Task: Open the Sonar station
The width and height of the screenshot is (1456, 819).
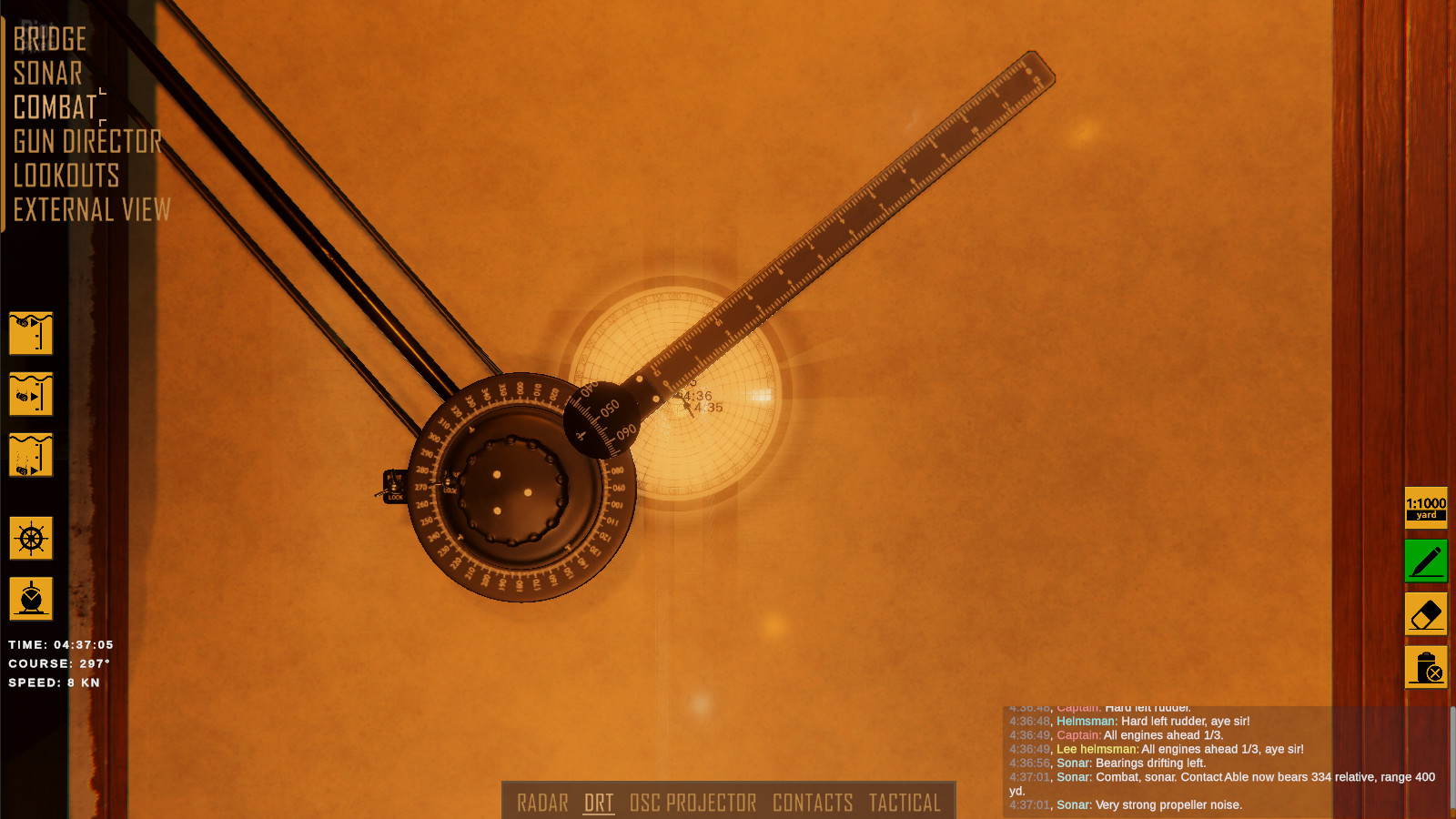Action: 48,74
